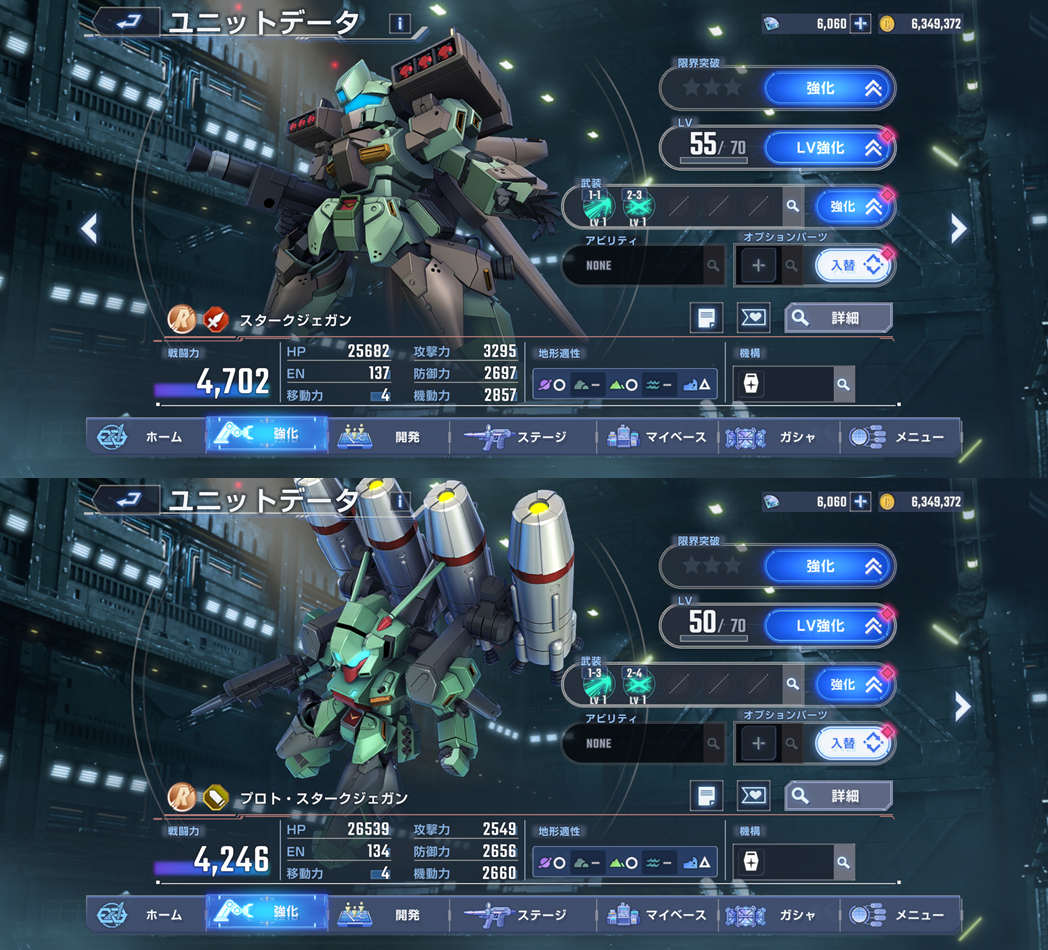Tap LV強化 beside the level 50 readout
The width and height of the screenshot is (1048, 950).
828,626
